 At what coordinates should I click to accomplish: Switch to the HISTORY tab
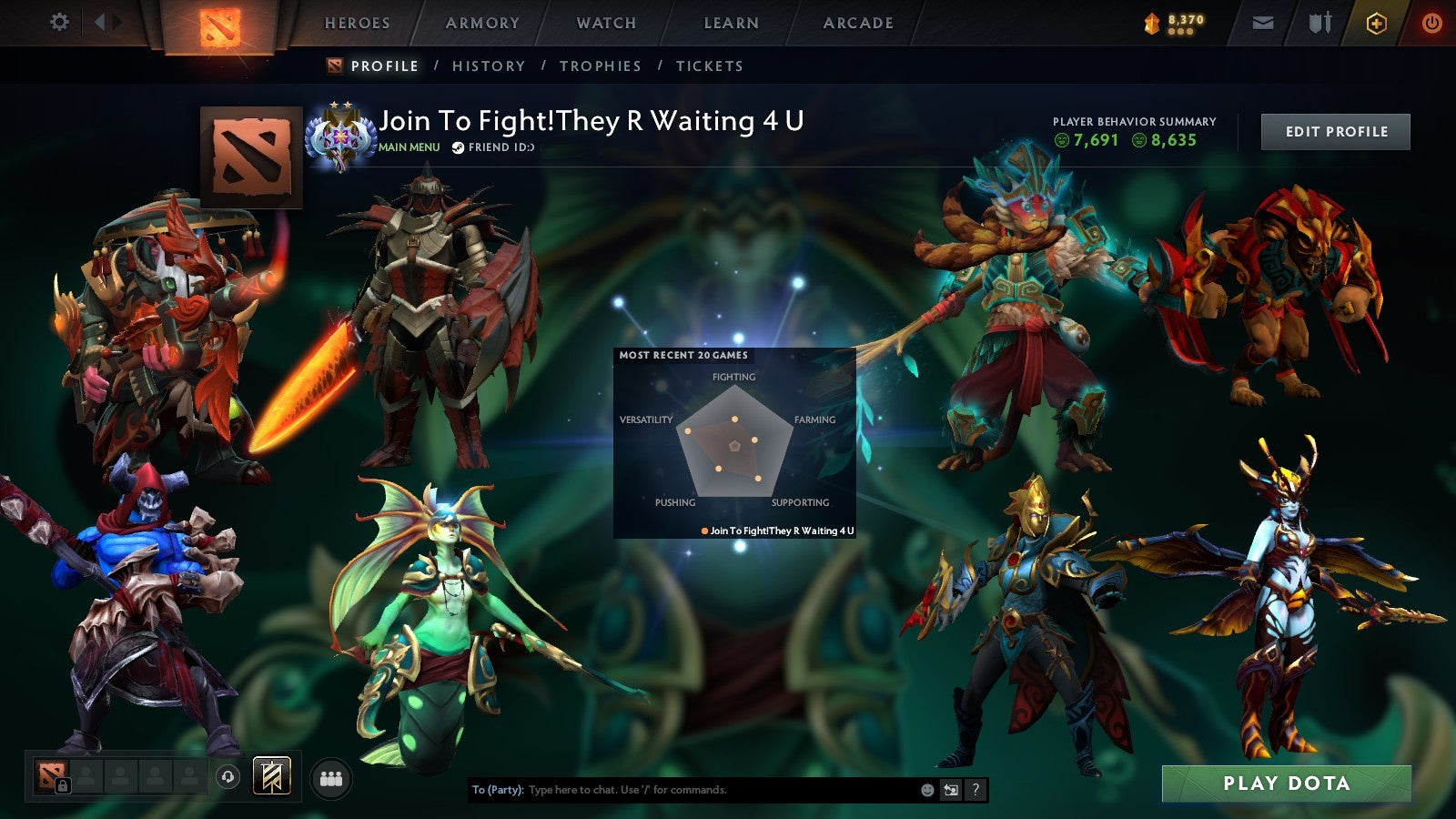(x=489, y=66)
